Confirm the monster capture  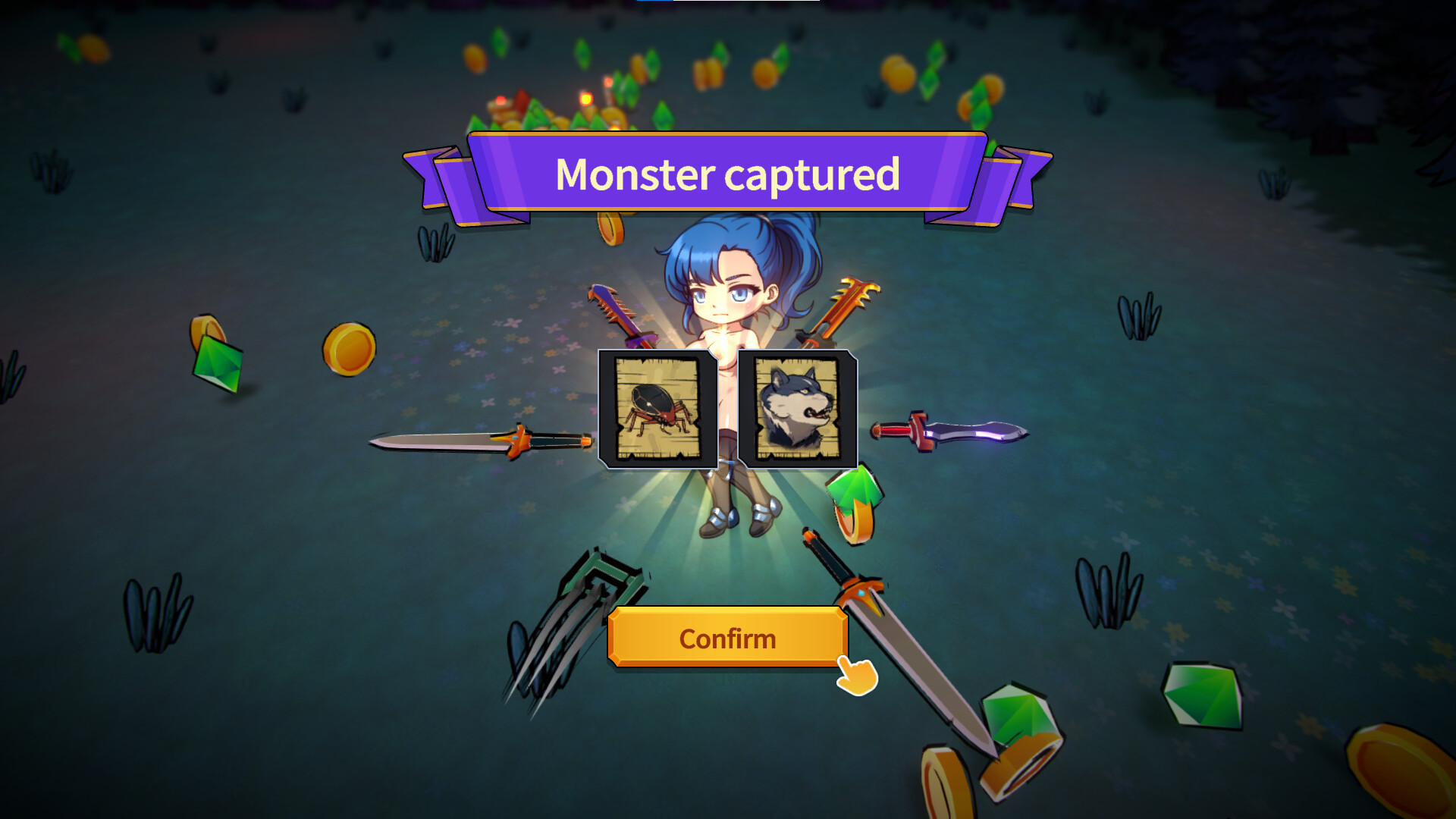point(726,638)
